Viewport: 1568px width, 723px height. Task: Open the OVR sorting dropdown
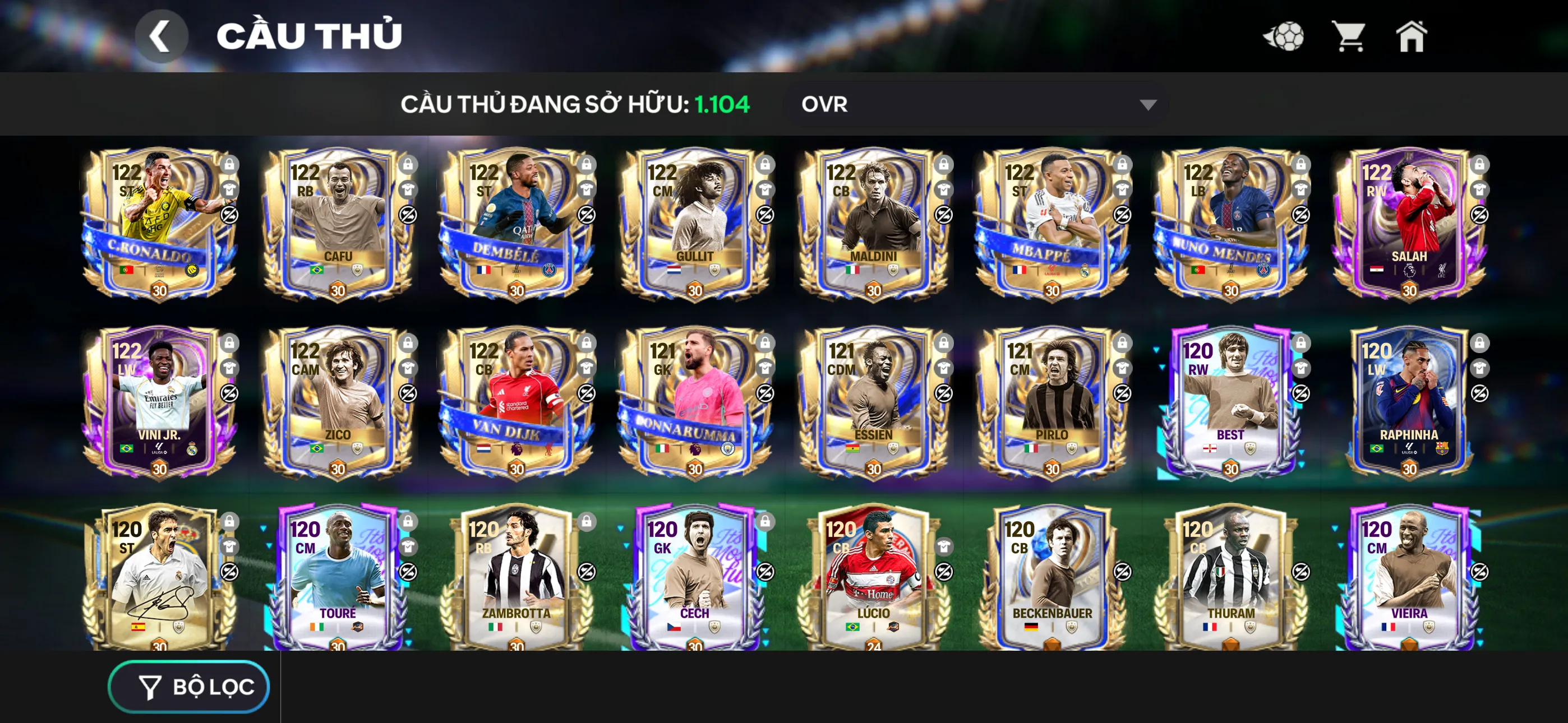pos(974,105)
